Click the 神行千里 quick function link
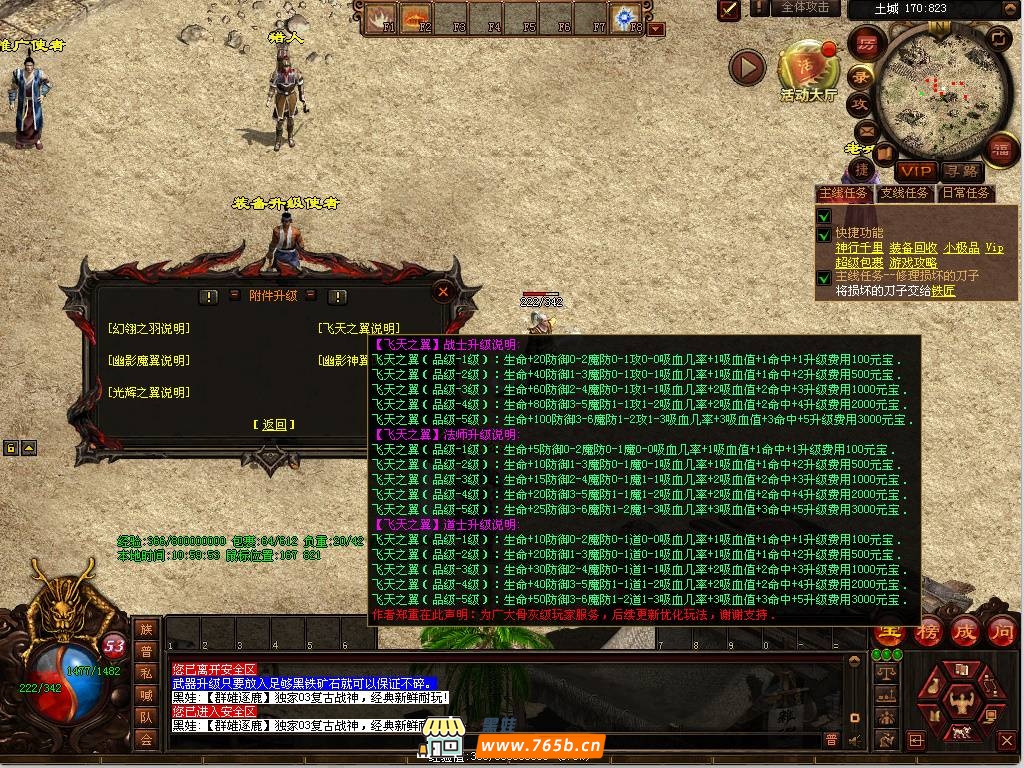This screenshot has height=768, width=1024. pos(859,248)
